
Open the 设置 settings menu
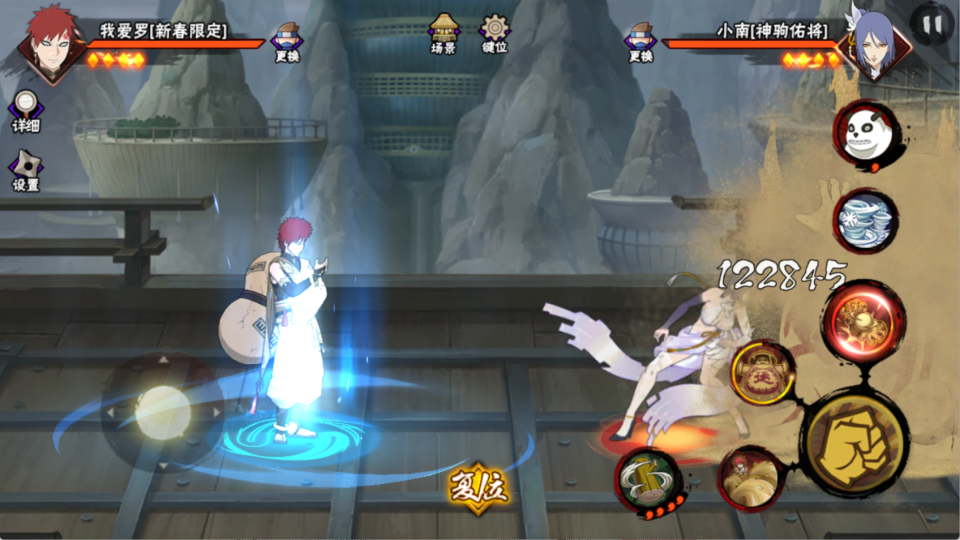(26, 171)
